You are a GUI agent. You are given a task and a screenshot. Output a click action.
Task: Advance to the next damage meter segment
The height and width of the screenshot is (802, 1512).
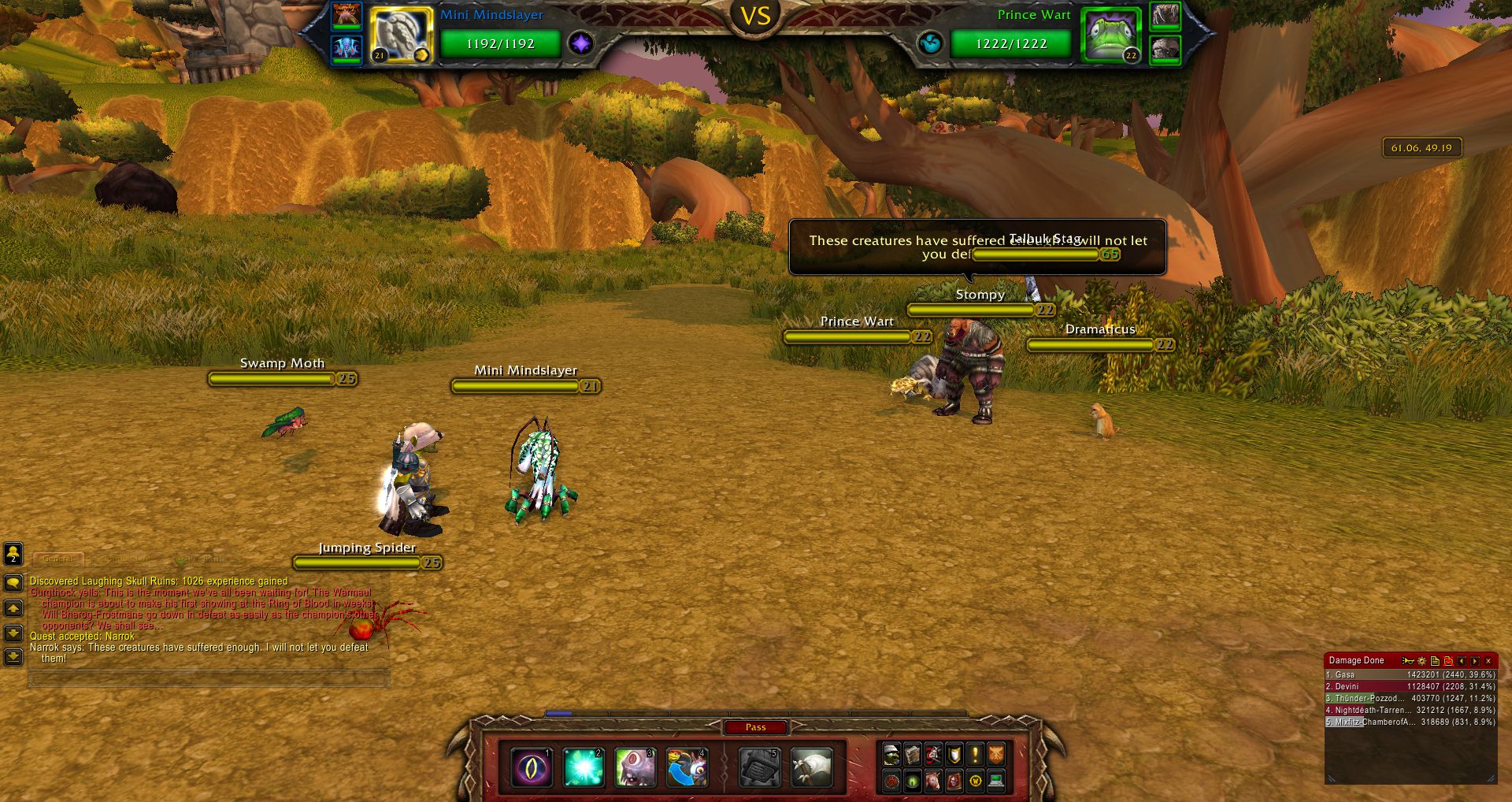click(x=1474, y=661)
